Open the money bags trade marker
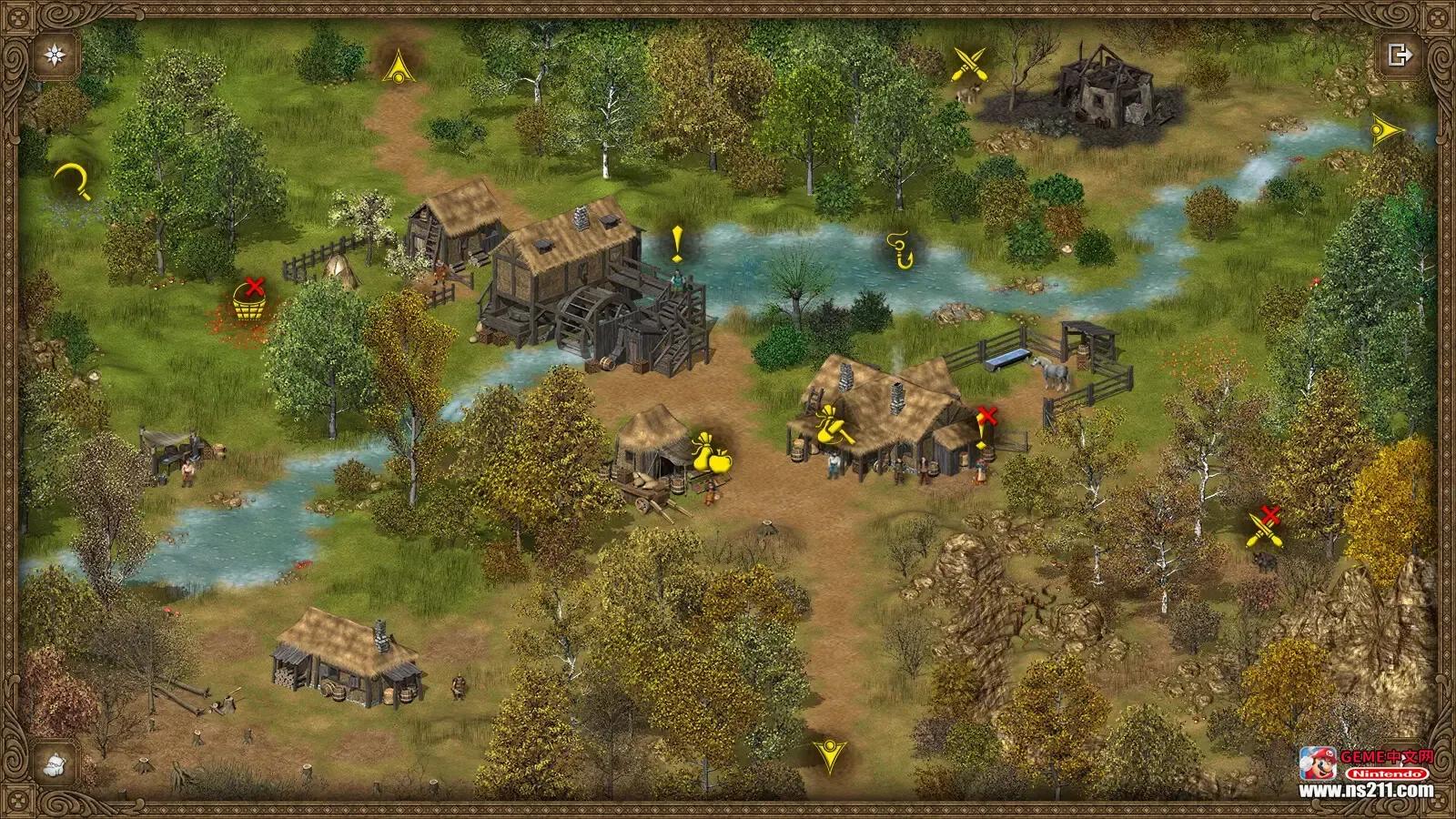 [x=712, y=453]
